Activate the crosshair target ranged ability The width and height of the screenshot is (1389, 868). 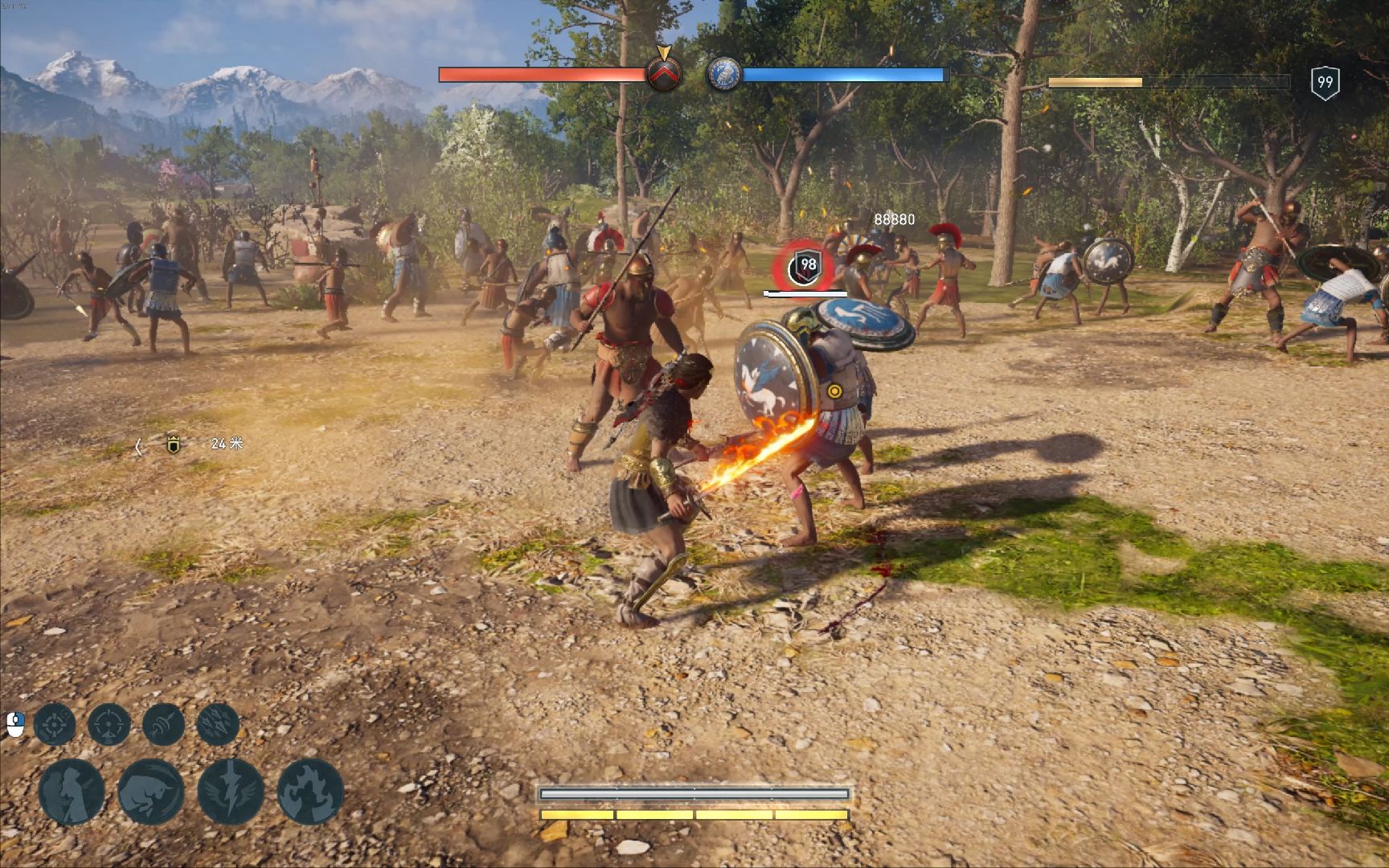pos(55,724)
